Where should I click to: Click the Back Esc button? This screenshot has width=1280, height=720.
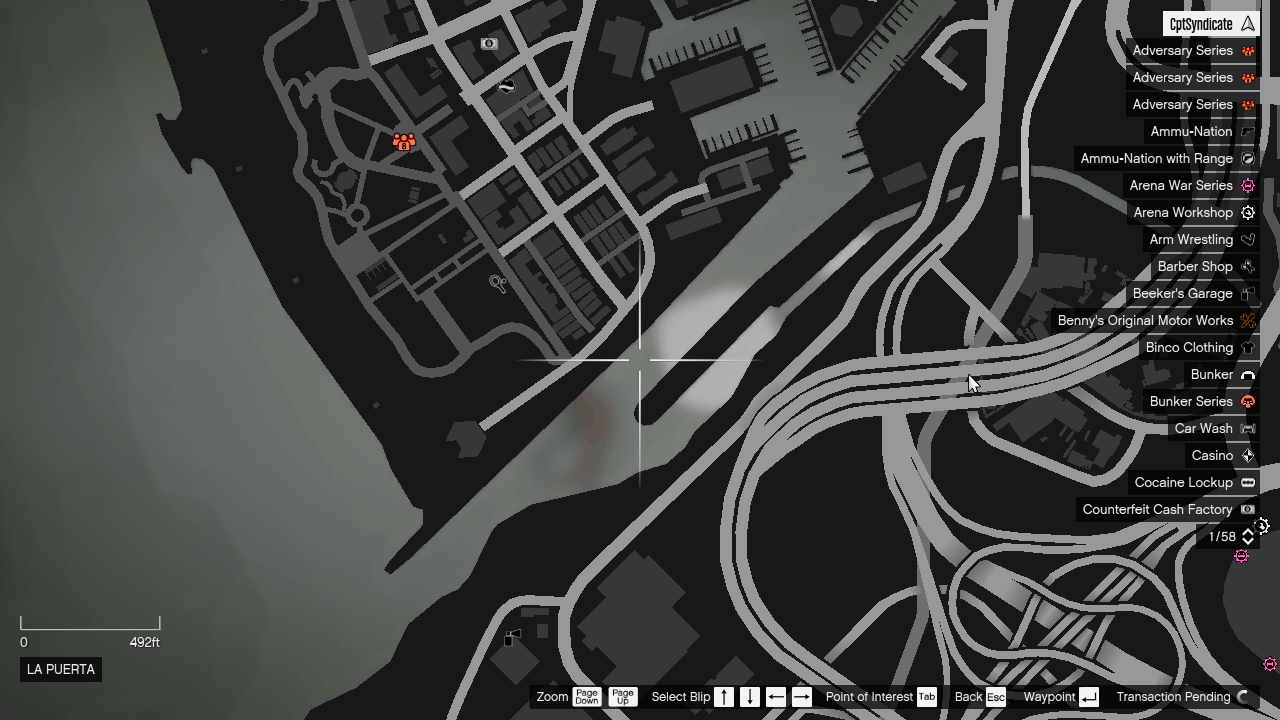981,697
